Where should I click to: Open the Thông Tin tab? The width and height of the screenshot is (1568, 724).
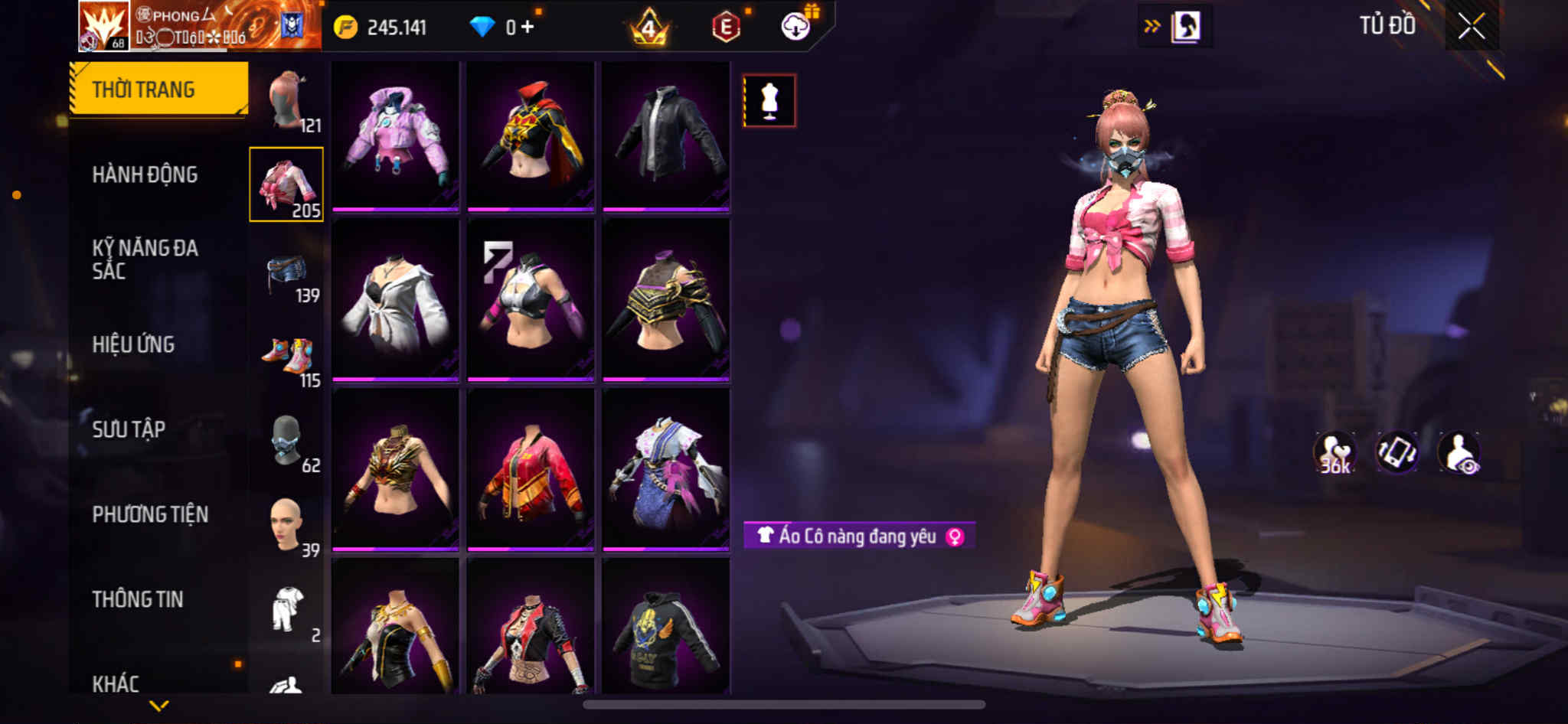(138, 599)
